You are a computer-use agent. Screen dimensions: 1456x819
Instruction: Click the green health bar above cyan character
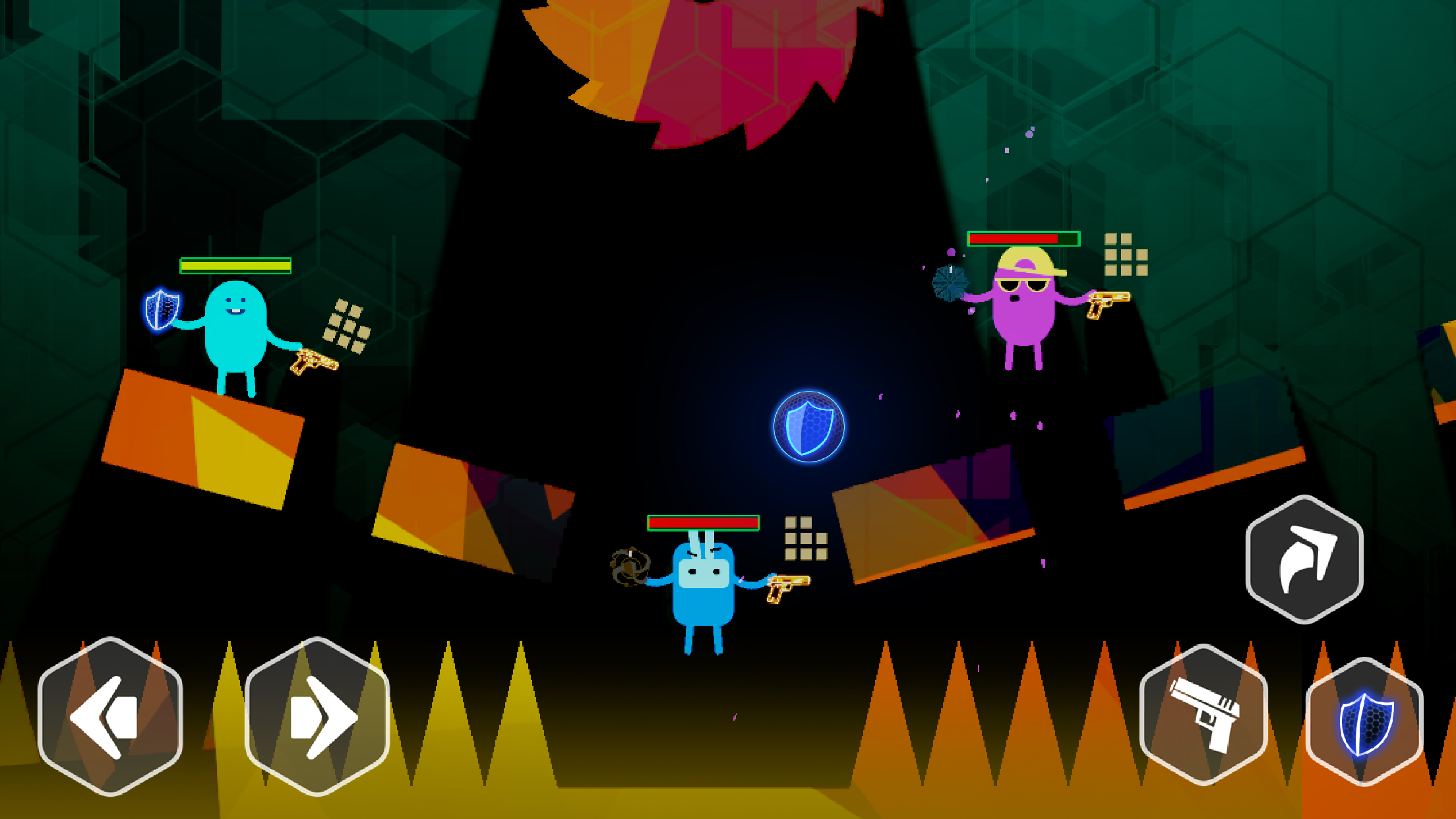pyautogui.click(x=234, y=266)
